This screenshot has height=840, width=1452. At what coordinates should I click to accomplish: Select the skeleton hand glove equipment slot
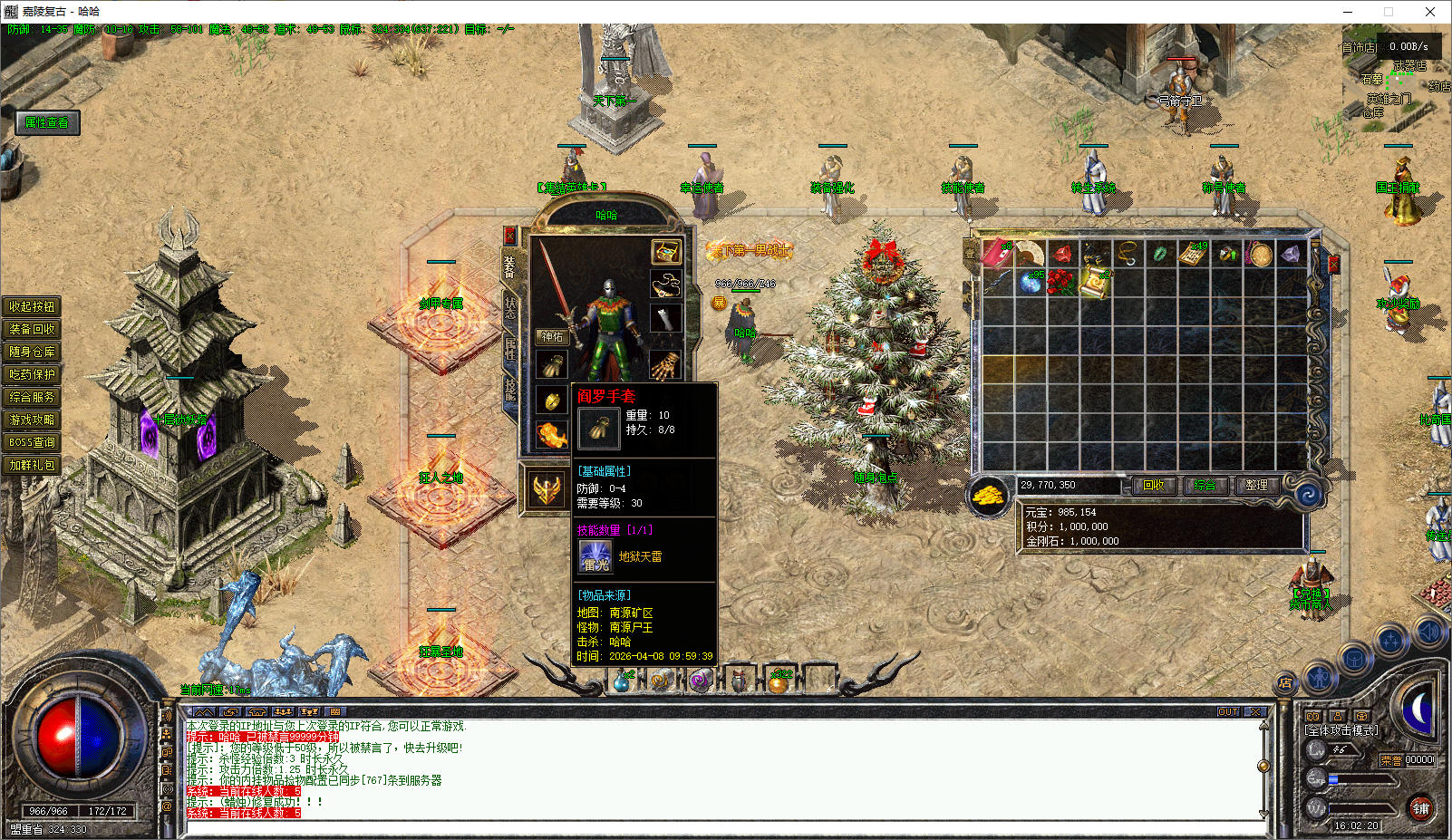coord(664,366)
